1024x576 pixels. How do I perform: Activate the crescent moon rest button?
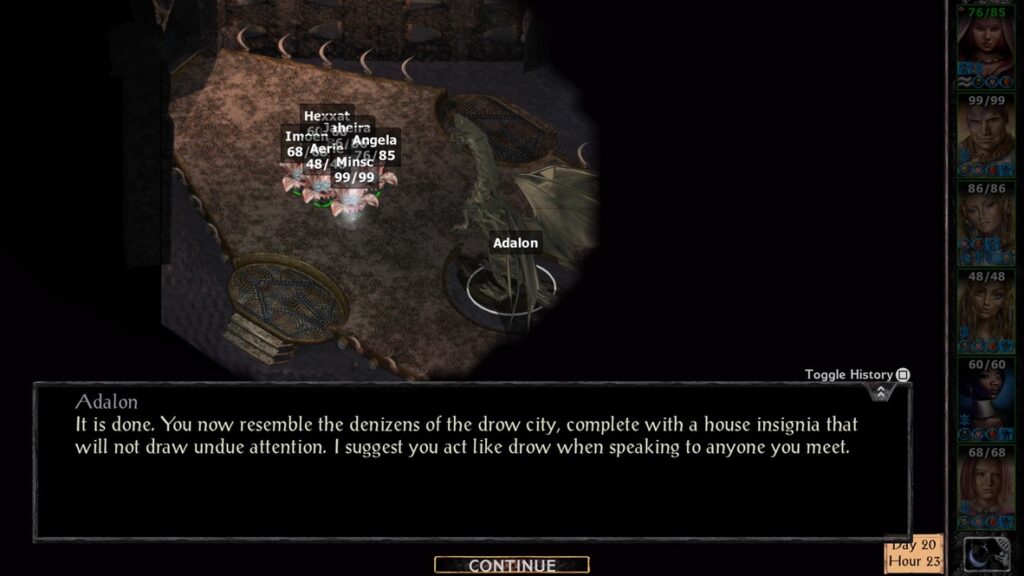coord(985,553)
